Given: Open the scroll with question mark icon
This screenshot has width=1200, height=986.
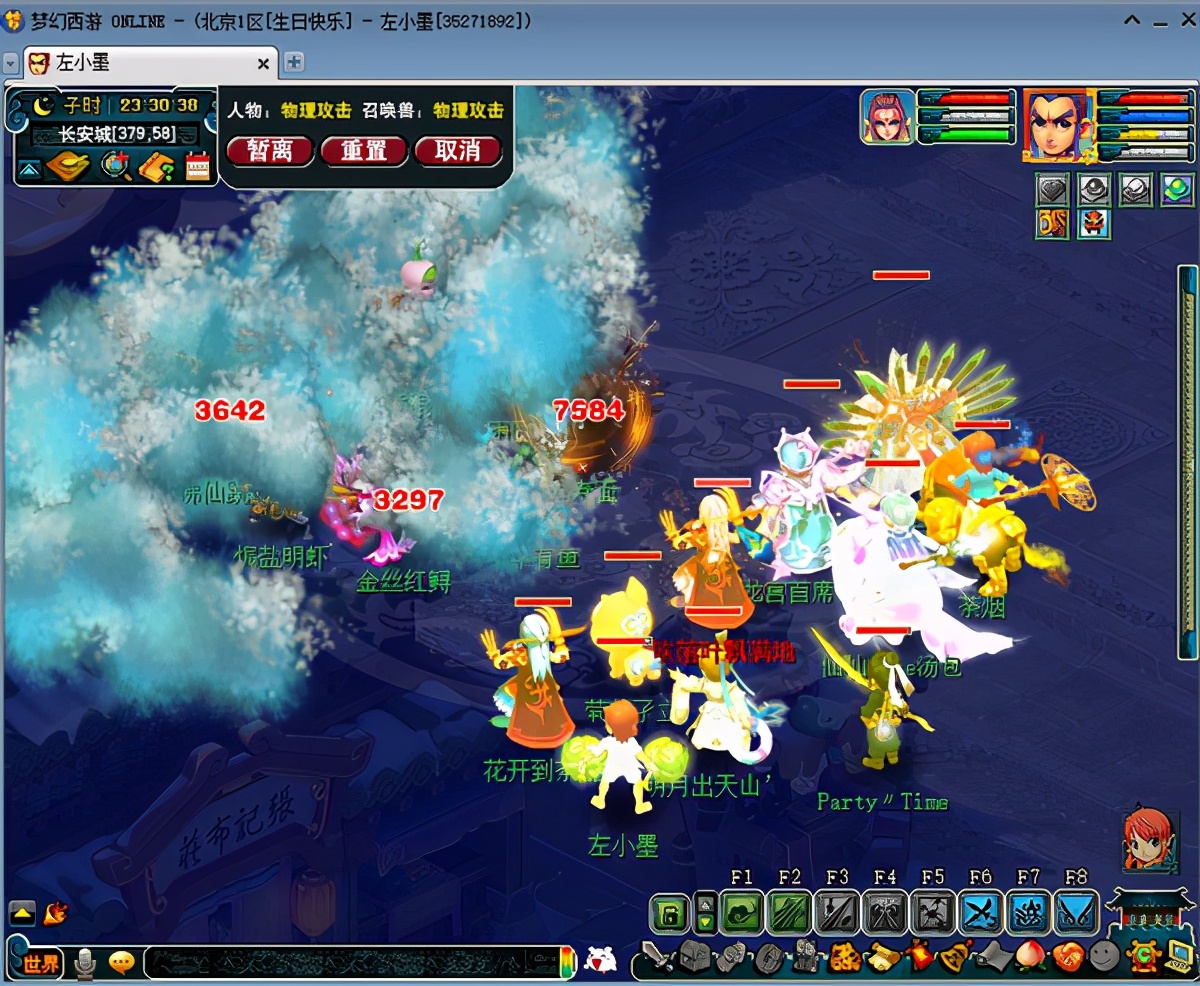Looking at the screenshot, I should click(x=157, y=166).
